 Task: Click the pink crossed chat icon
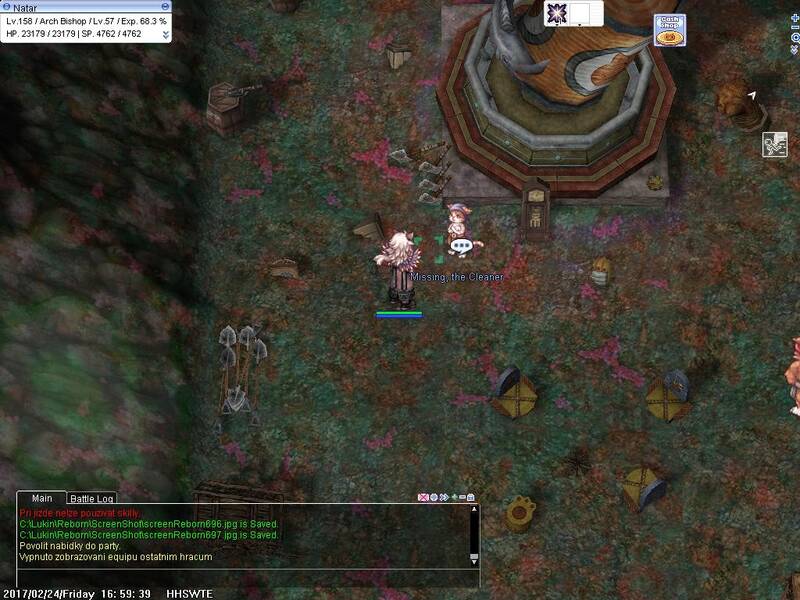point(423,497)
